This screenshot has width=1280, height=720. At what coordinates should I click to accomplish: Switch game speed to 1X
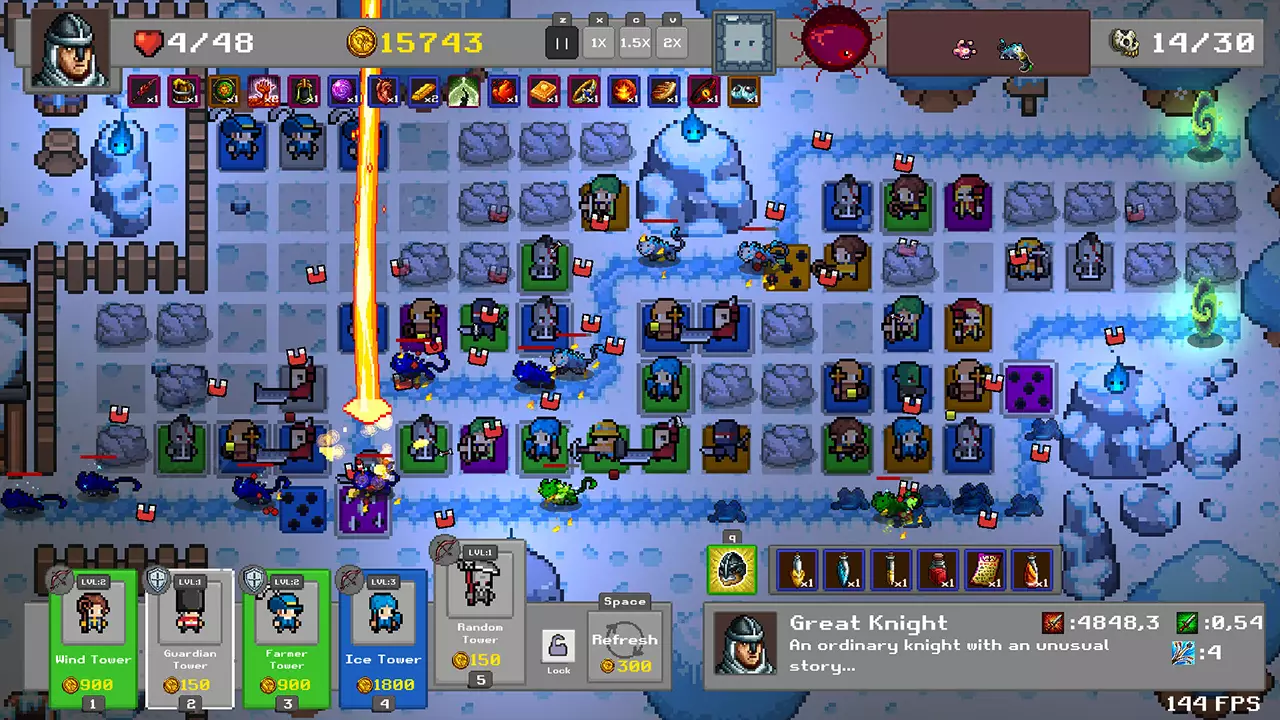(x=598, y=42)
